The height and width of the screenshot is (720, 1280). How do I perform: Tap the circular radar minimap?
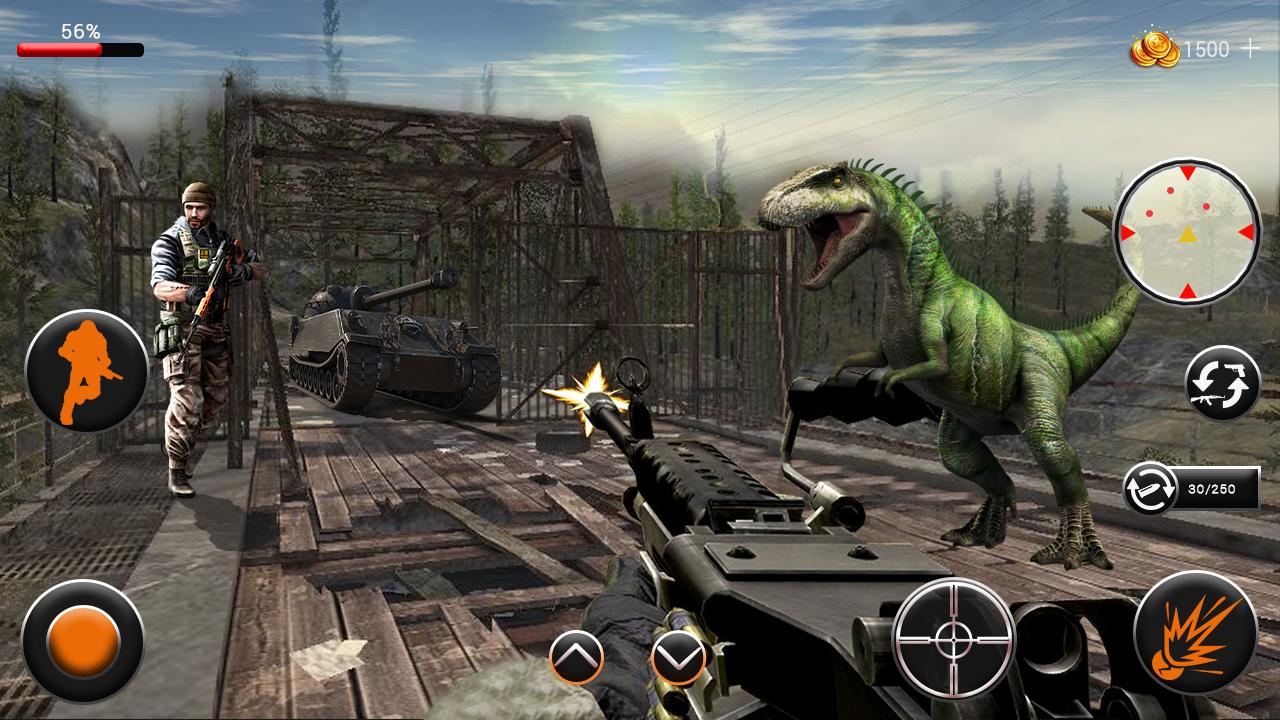[1185, 230]
